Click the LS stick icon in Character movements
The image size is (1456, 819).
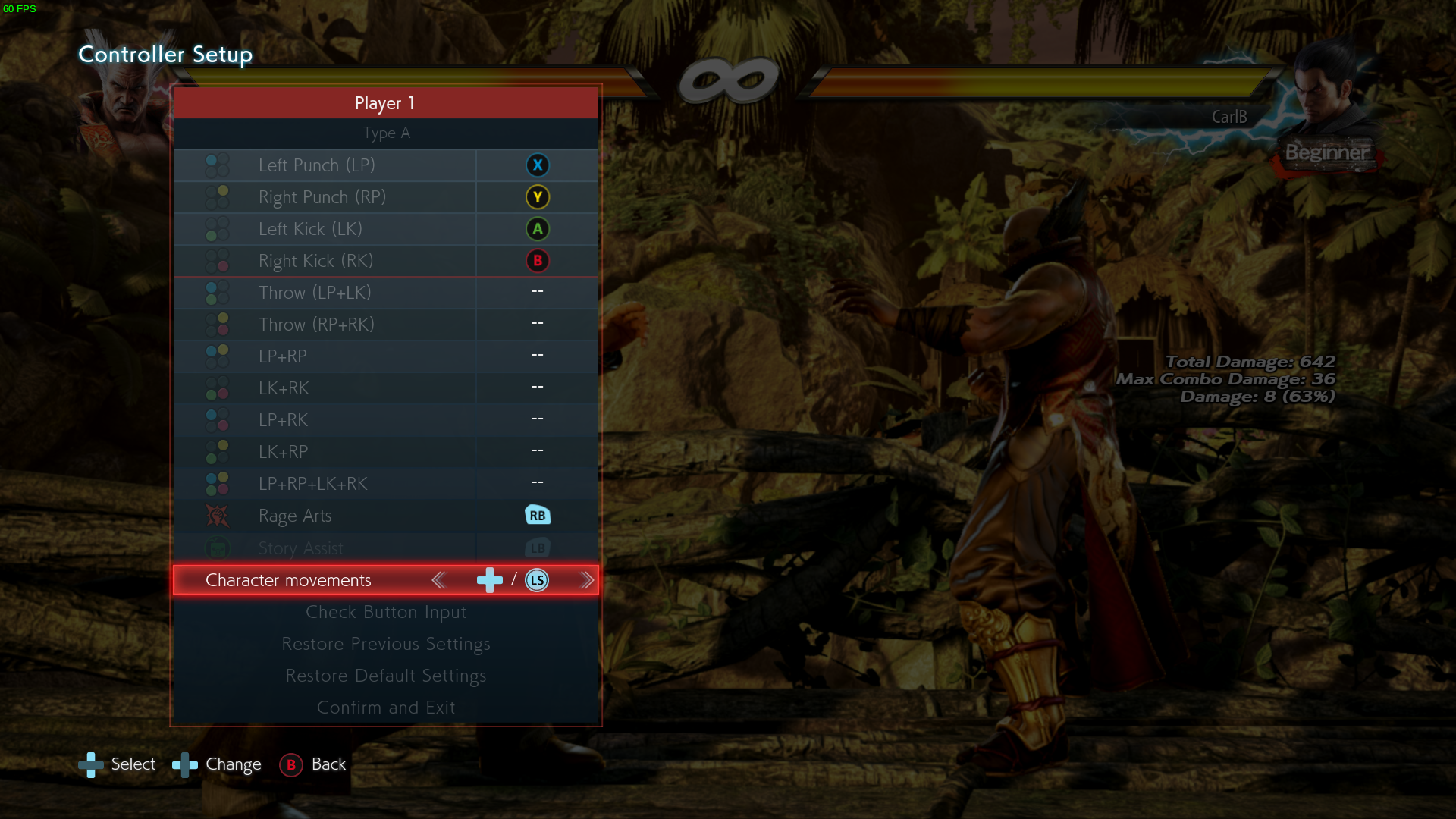537,580
